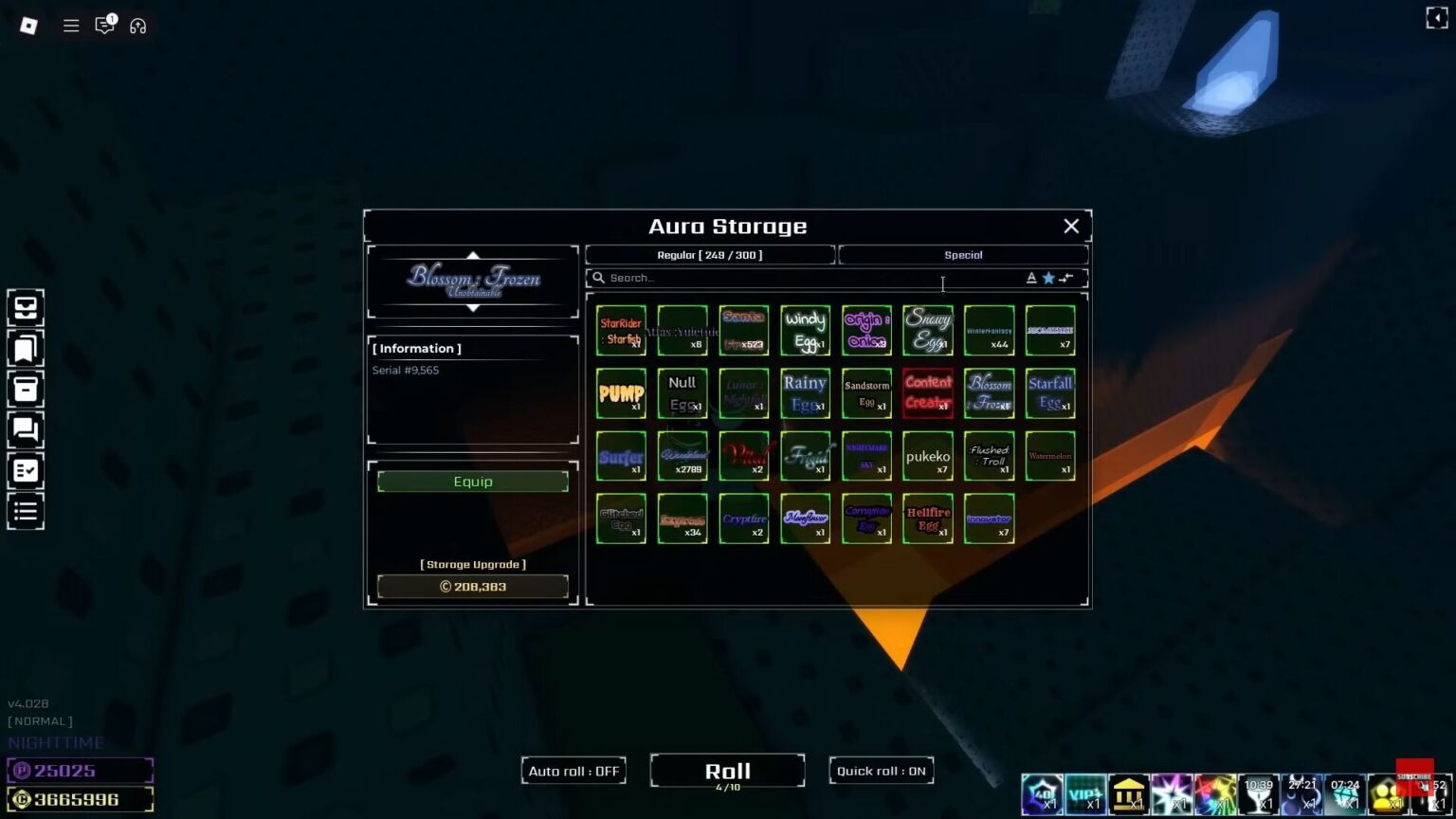
Task: Equip the selected Blossom : Frozen aura
Action: (473, 482)
